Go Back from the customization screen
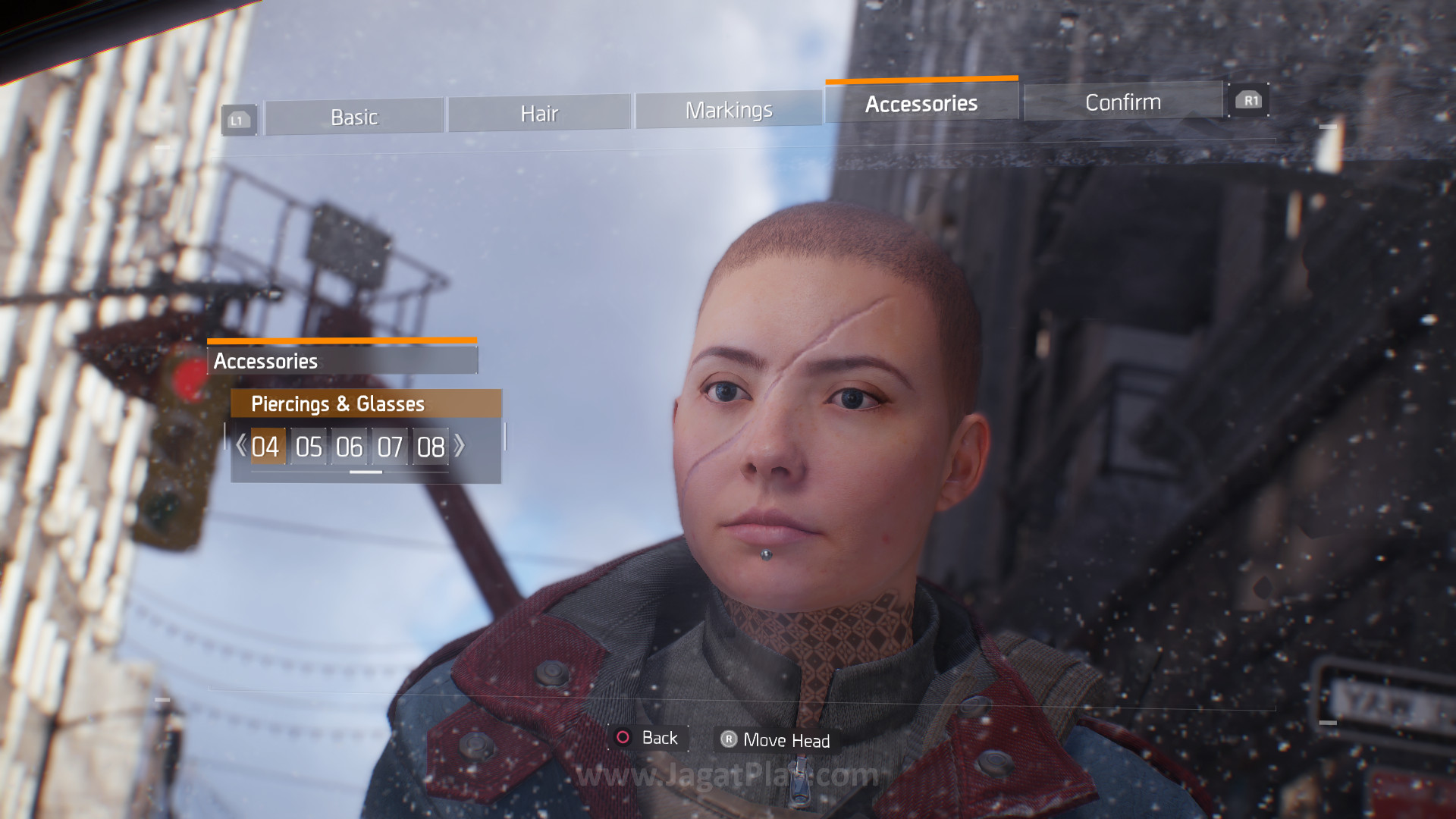This screenshot has width=1456, height=819. point(648,738)
